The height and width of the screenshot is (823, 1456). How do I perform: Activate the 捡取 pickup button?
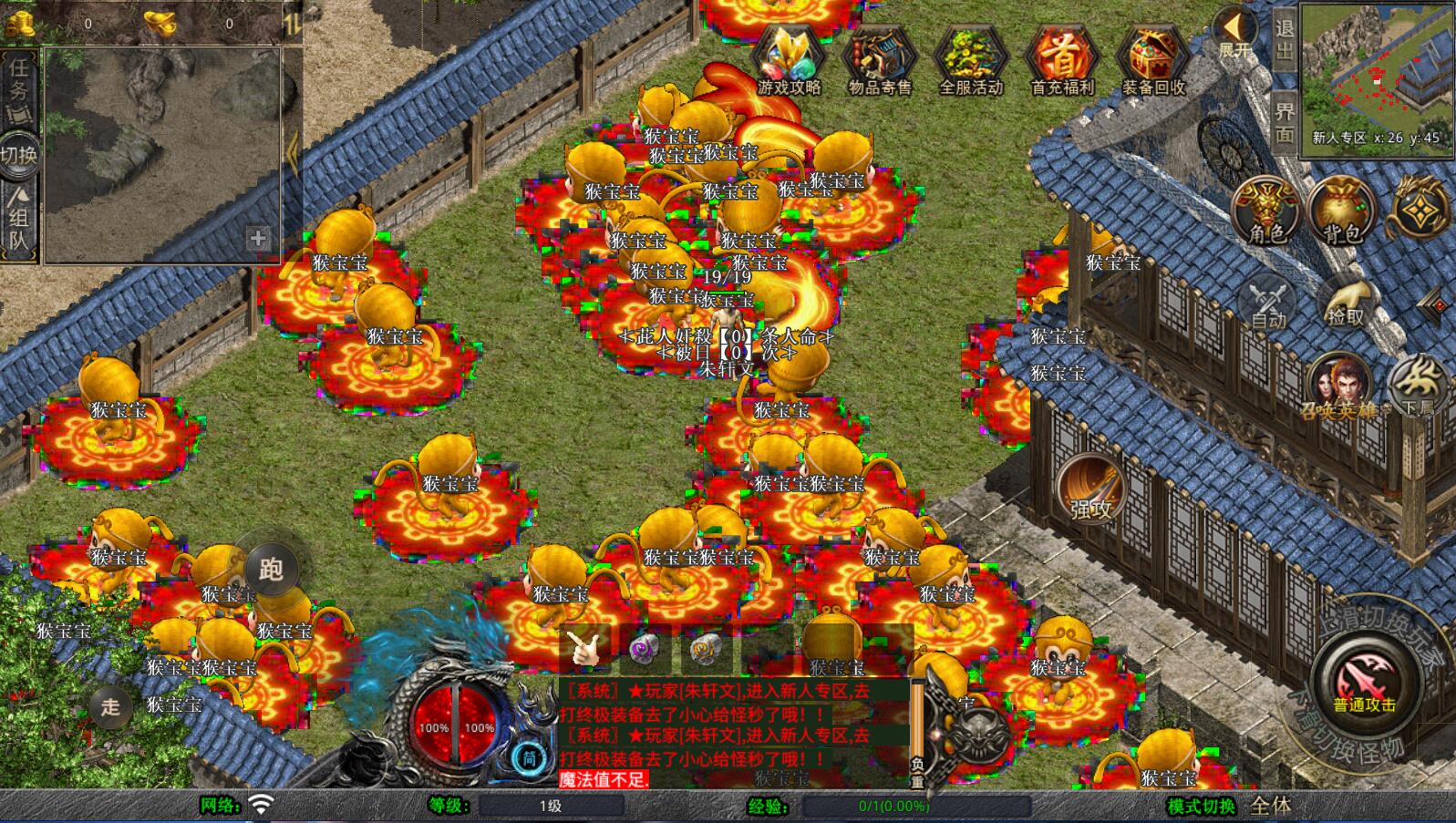(x=1346, y=302)
